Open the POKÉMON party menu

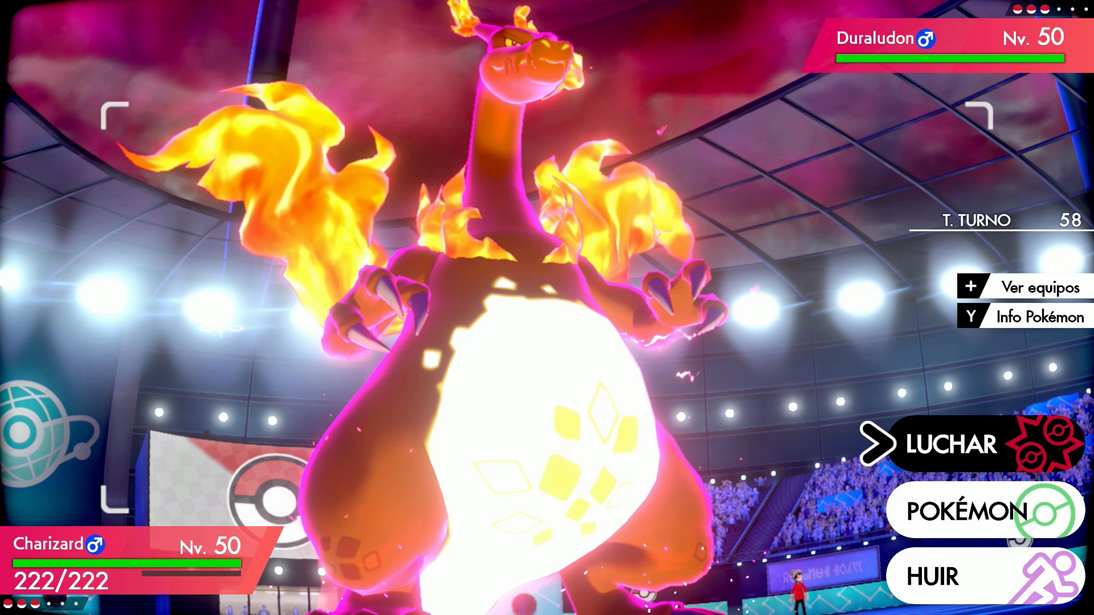tap(985, 511)
